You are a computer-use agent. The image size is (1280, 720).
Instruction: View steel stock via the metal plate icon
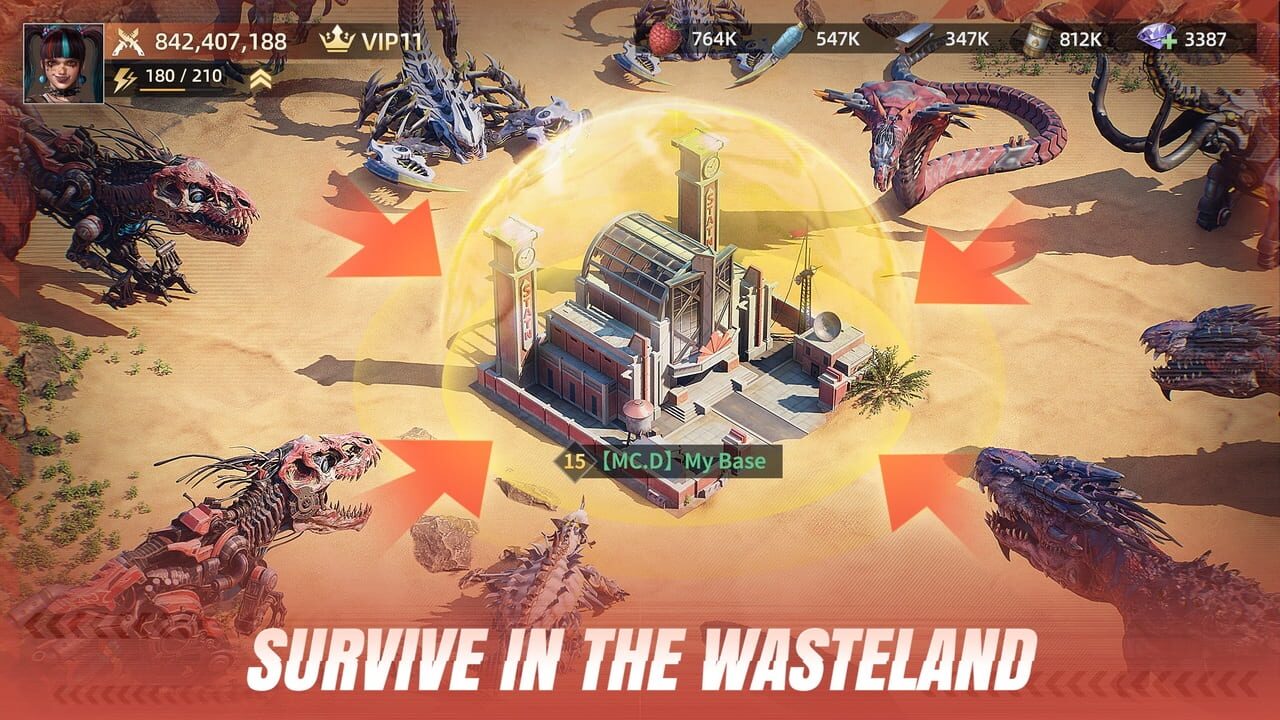(x=917, y=40)
